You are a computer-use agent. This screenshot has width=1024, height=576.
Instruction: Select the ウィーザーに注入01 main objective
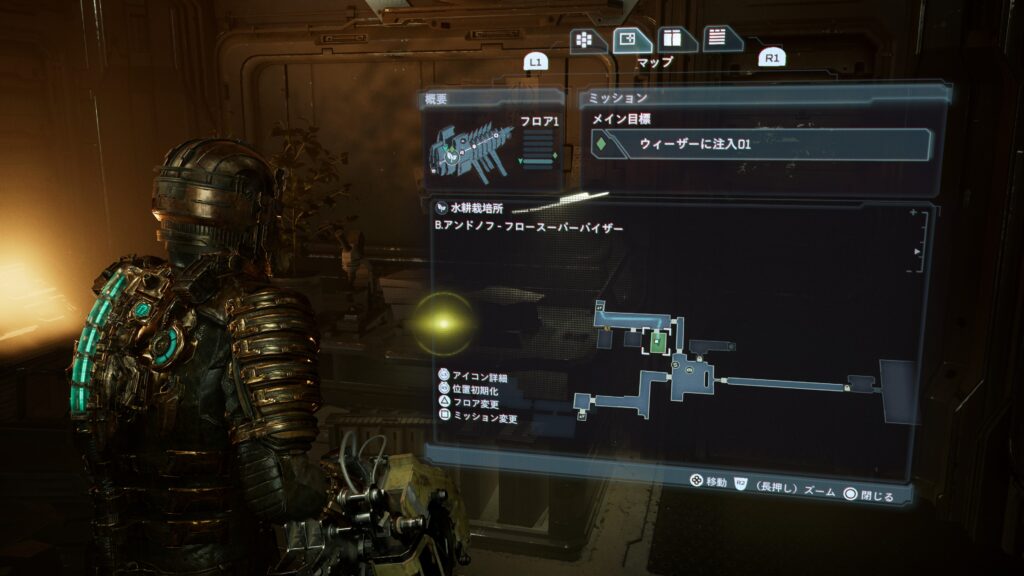(764, 144)
